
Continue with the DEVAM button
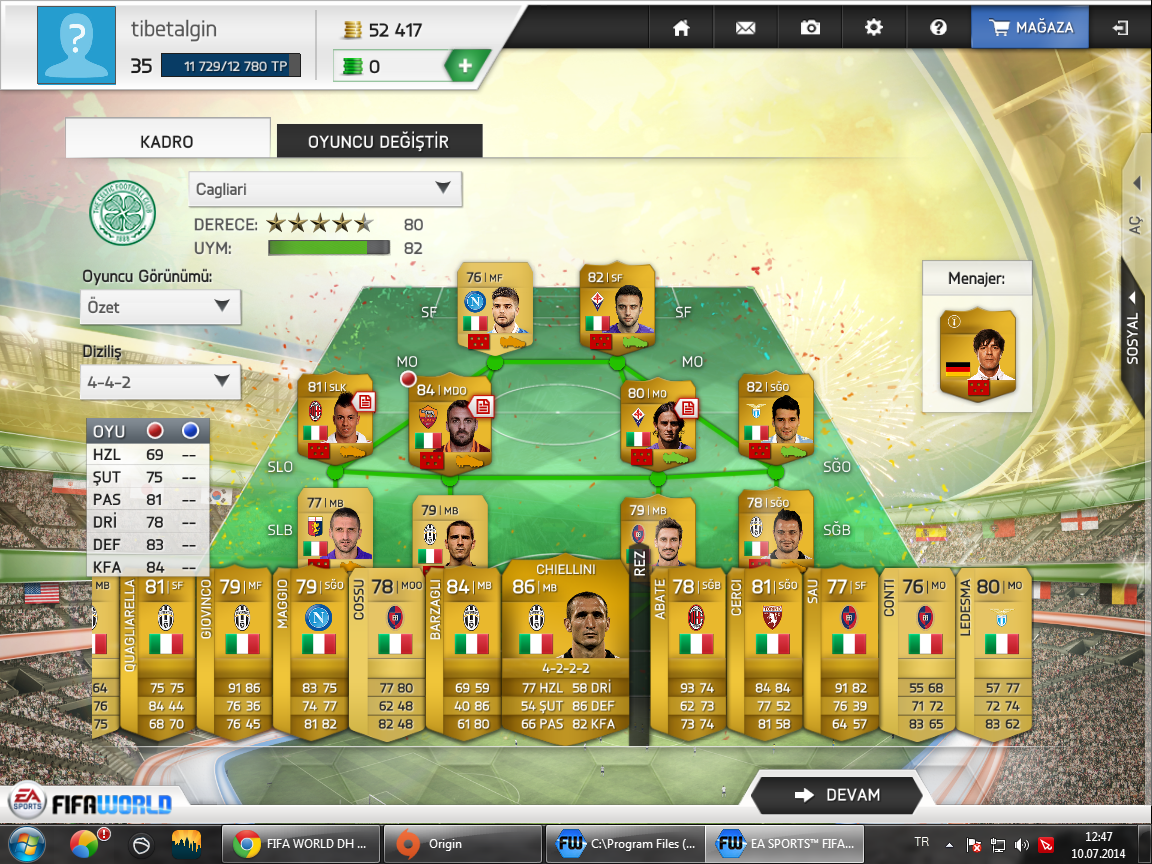point(836,795)
